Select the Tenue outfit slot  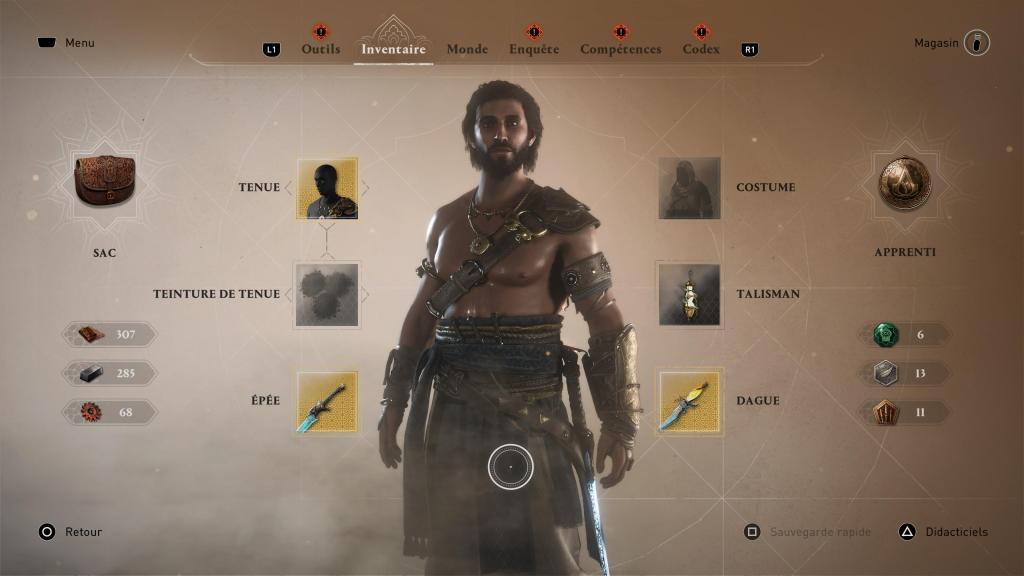pos(327,188)
